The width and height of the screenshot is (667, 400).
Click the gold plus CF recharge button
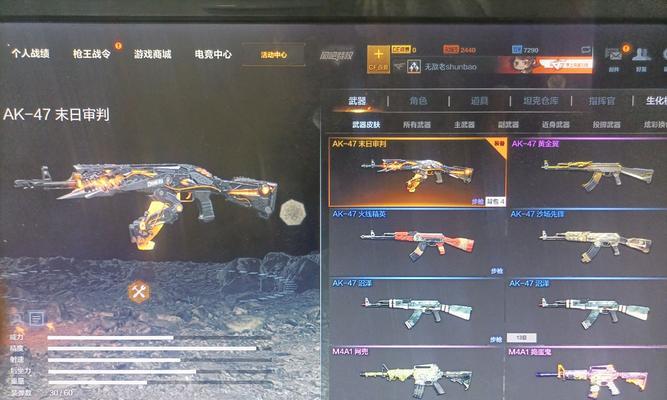378,56
